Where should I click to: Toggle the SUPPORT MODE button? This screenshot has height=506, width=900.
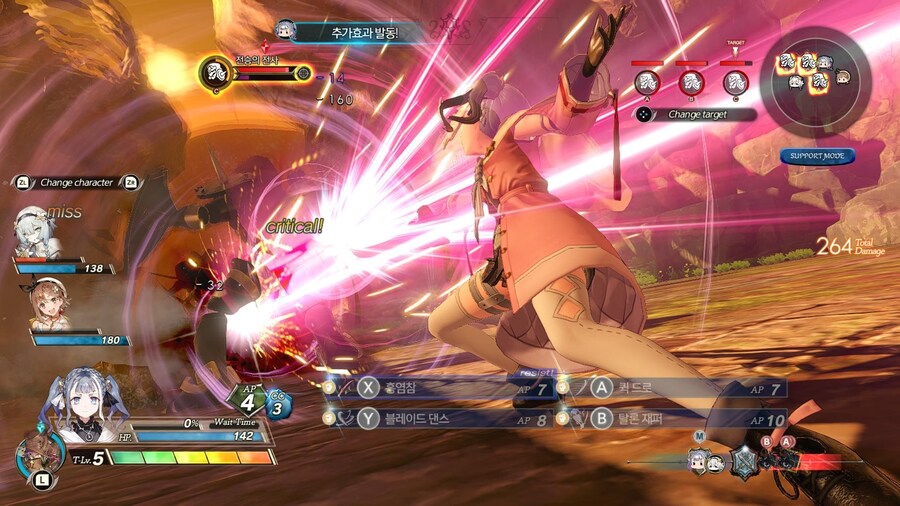coord(817,156)
